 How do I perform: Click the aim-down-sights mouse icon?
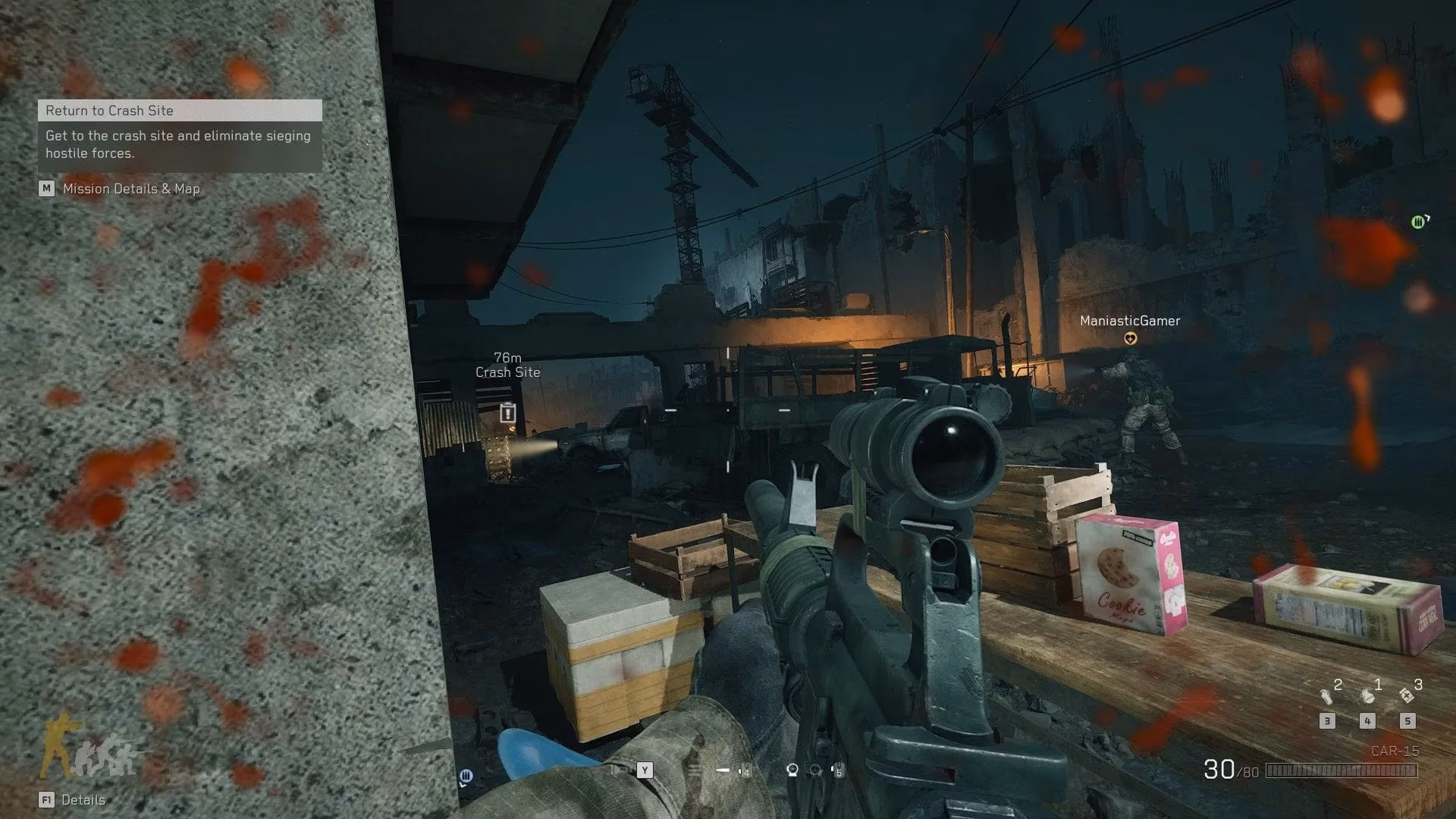(792, 770)
